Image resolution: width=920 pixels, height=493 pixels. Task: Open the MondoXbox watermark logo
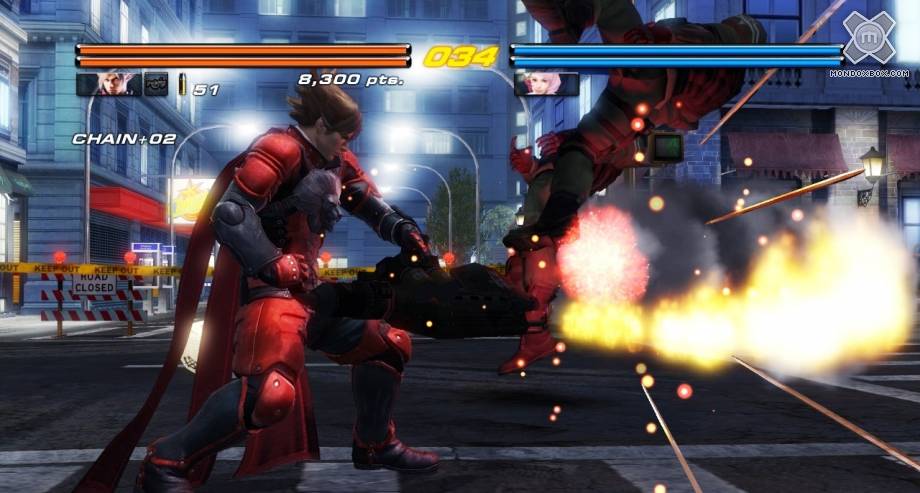868,38
